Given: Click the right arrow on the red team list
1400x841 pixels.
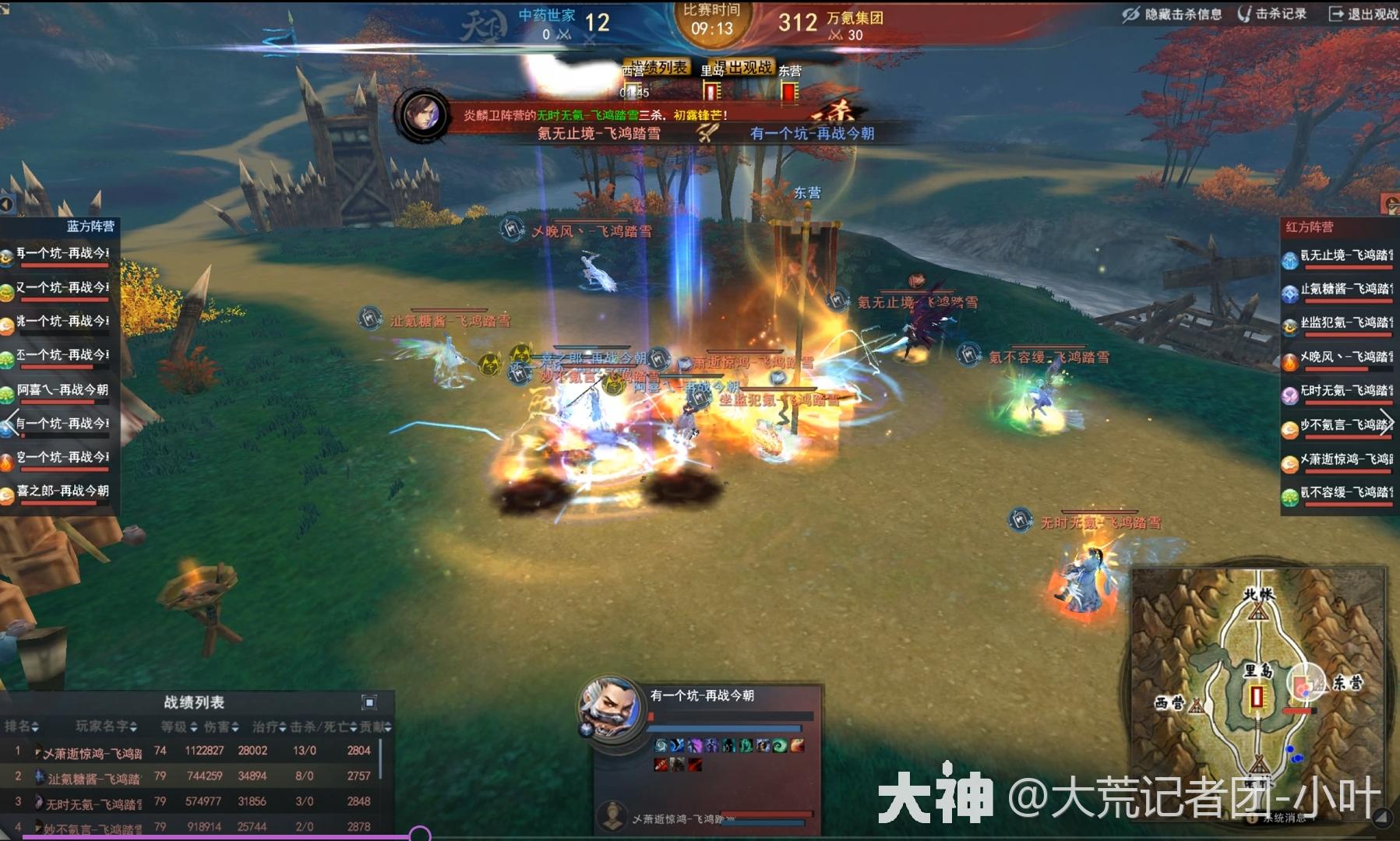Looking at the screenshot, I should (x=1385, y=421).
